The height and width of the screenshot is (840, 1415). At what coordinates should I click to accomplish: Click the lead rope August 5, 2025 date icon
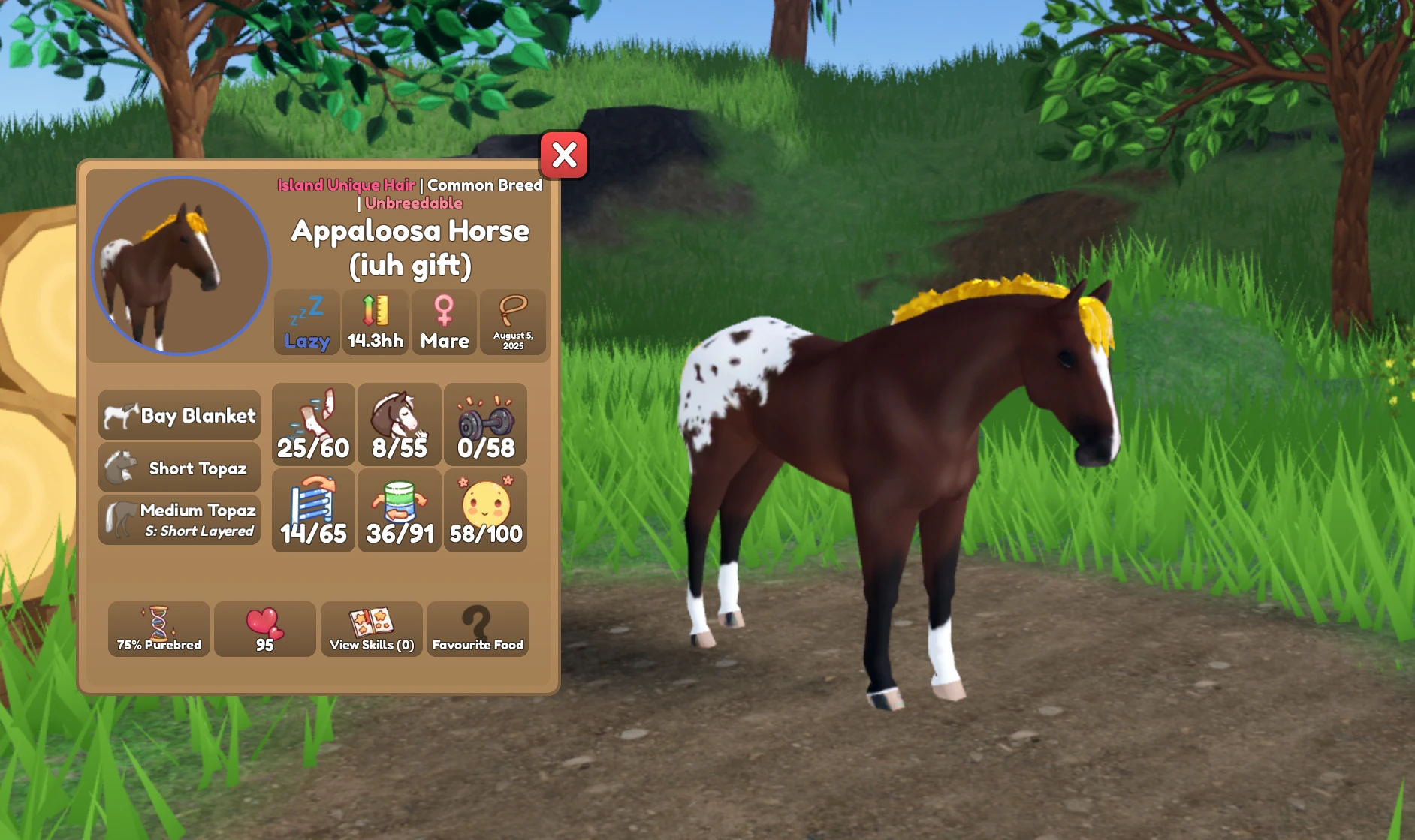pos(513,321)
